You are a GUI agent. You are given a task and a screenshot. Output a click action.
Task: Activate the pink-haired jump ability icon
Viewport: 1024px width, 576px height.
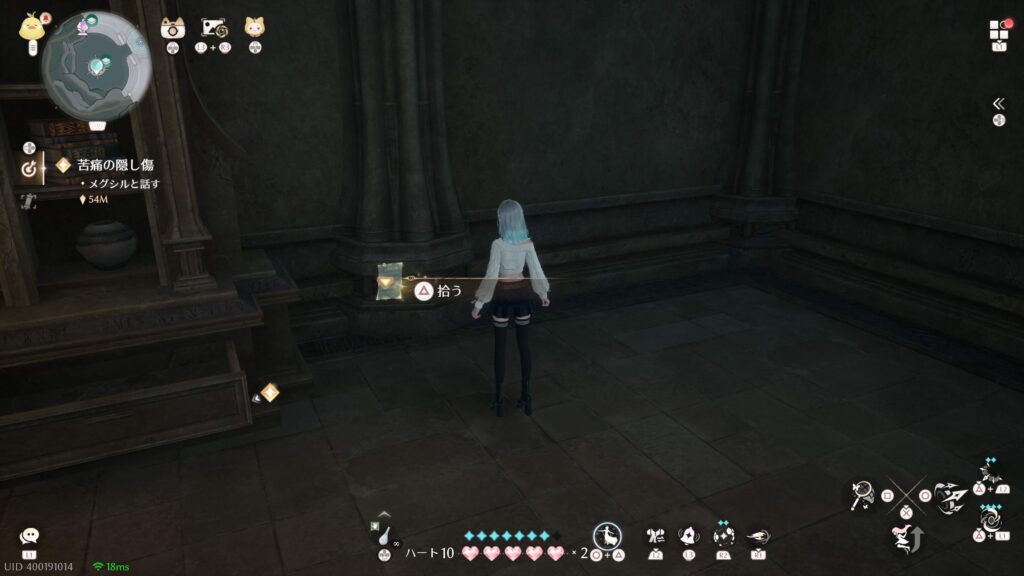pyautogui.click(x=905, y=540)
